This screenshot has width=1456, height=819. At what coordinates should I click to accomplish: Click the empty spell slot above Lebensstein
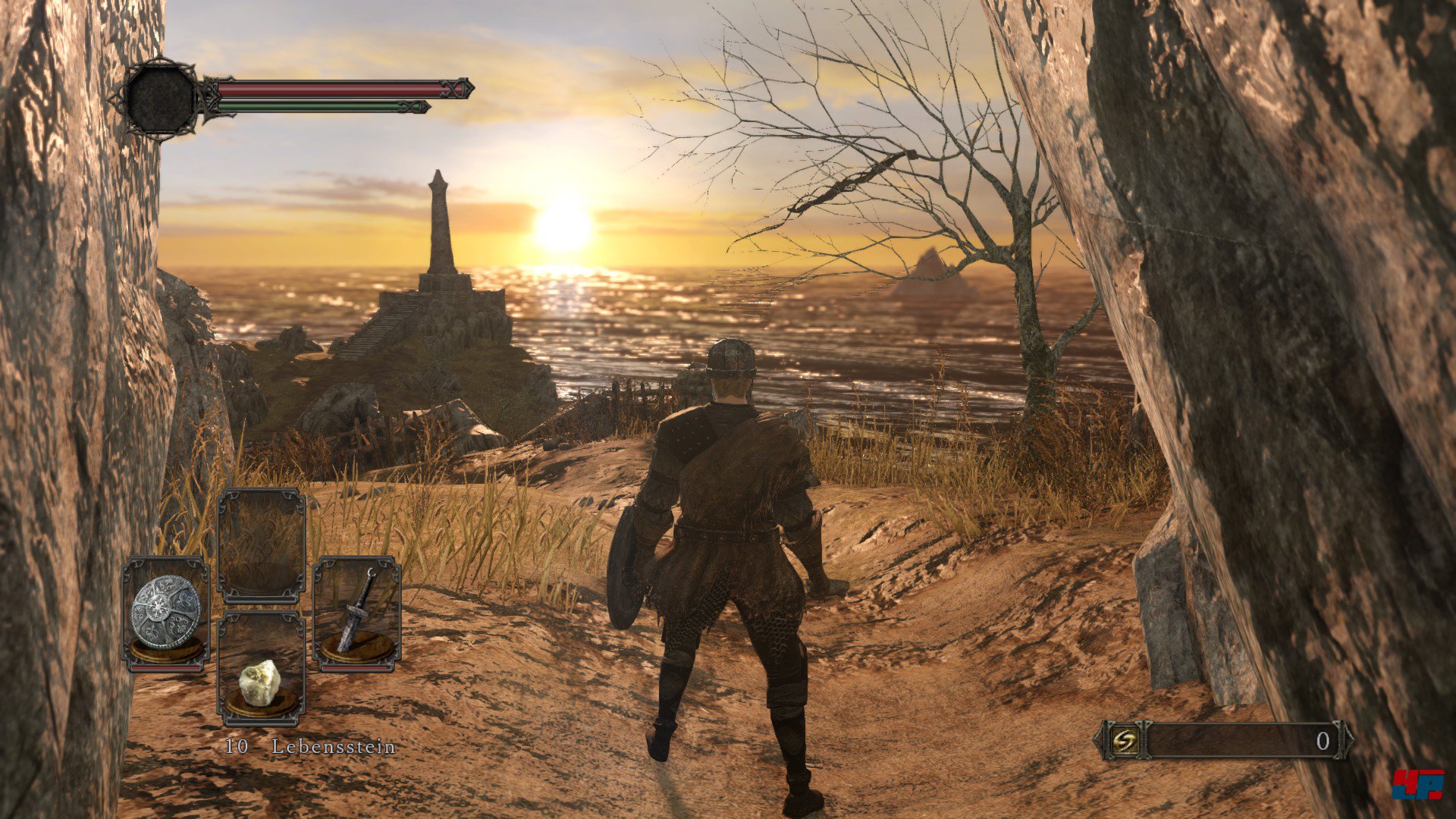pyautogui.click(x=261, y=545)
